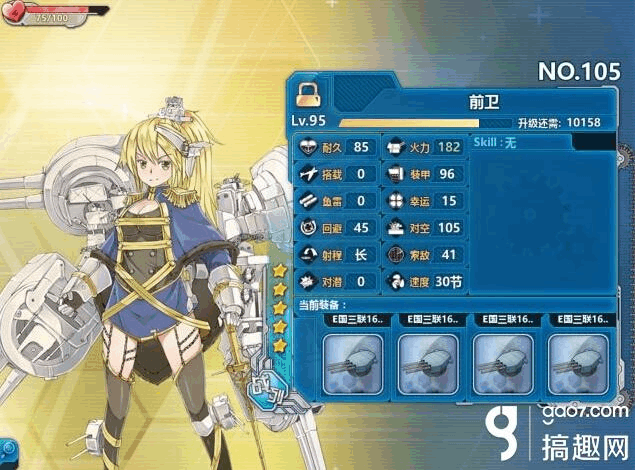
Task: Tap the red heart icon beside the 75/100 bar
Action: pos(15,12)
